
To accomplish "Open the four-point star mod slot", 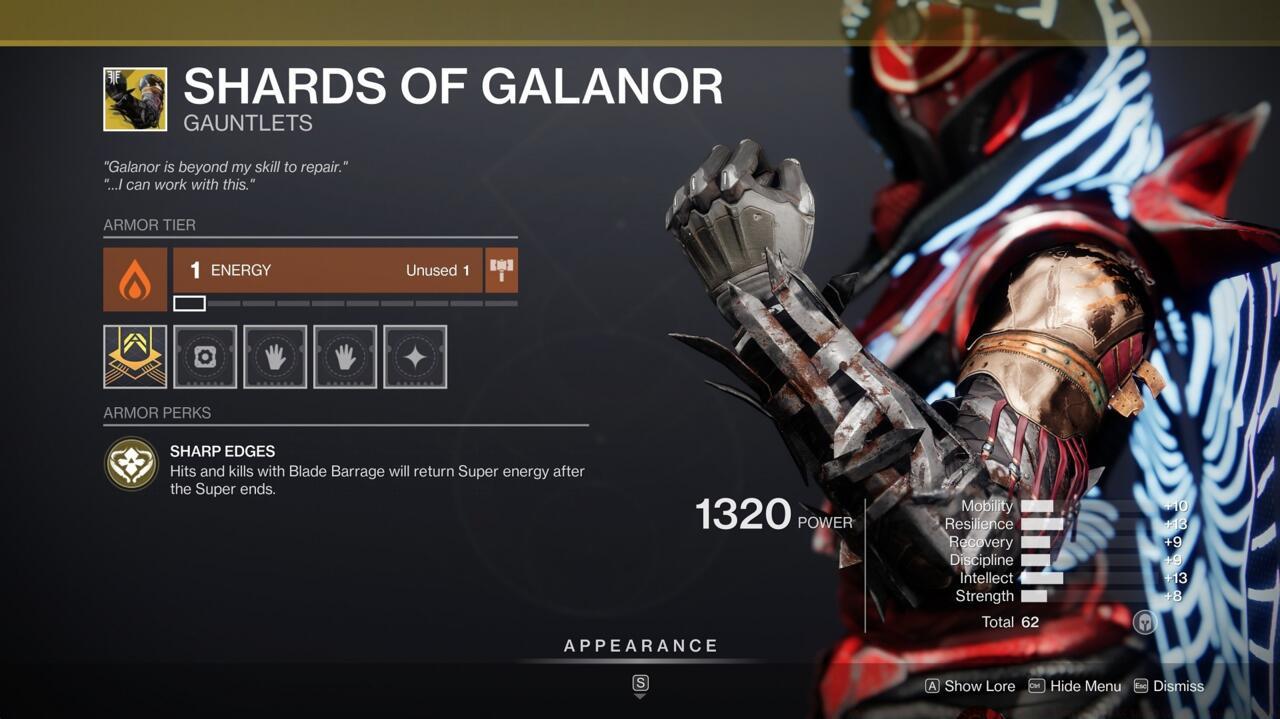I will coord(415,356).
